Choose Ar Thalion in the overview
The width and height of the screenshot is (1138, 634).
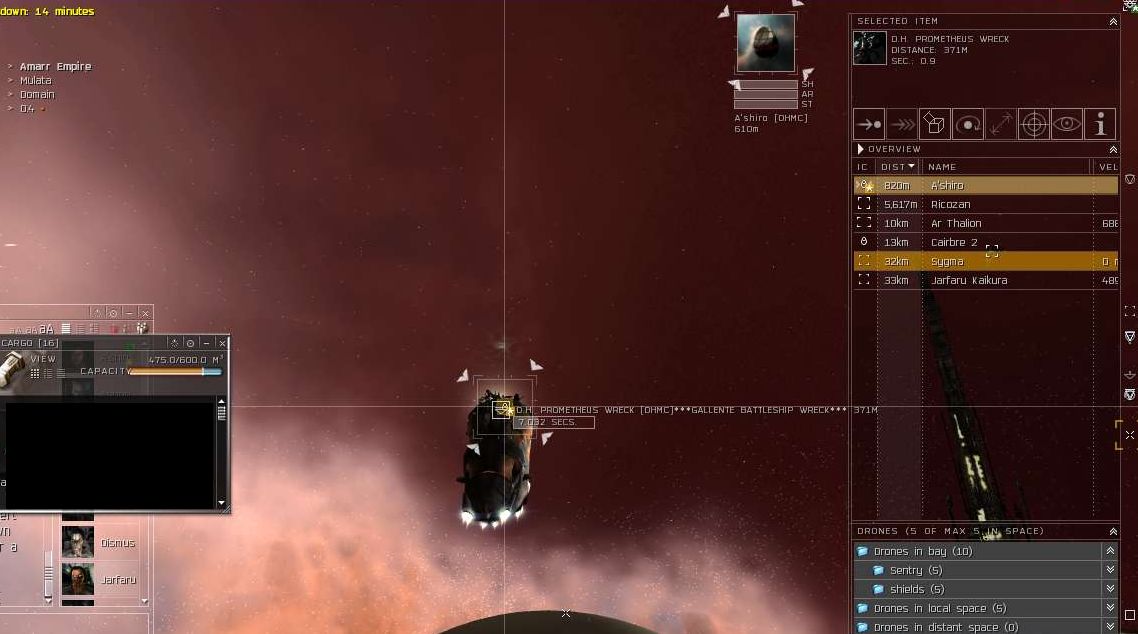(x=956, y=224)
